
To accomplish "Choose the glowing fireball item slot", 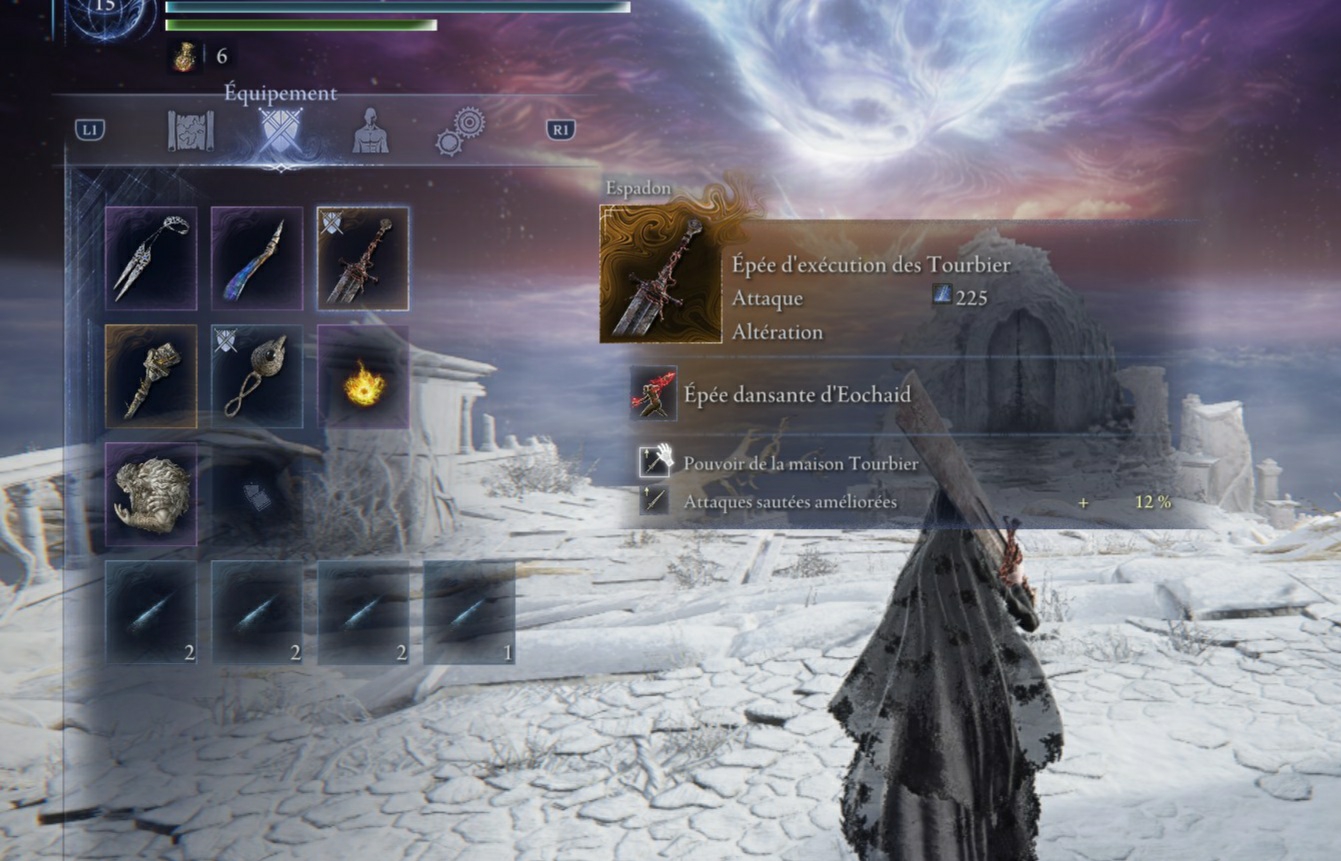I will tap(363, 376).
